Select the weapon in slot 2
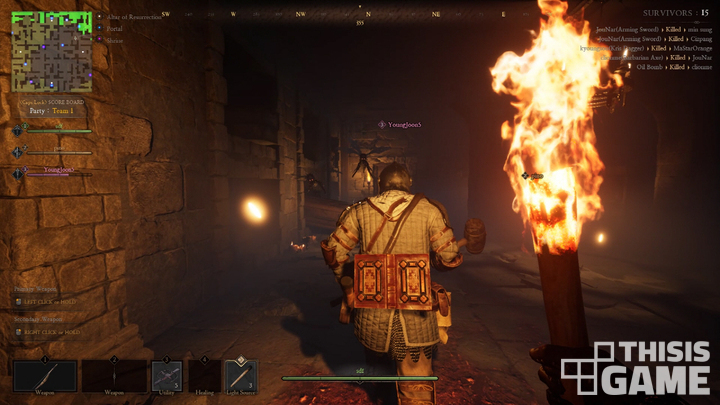Image resolution: width=720 pixels, height=405 pixels. coord(114,376)
